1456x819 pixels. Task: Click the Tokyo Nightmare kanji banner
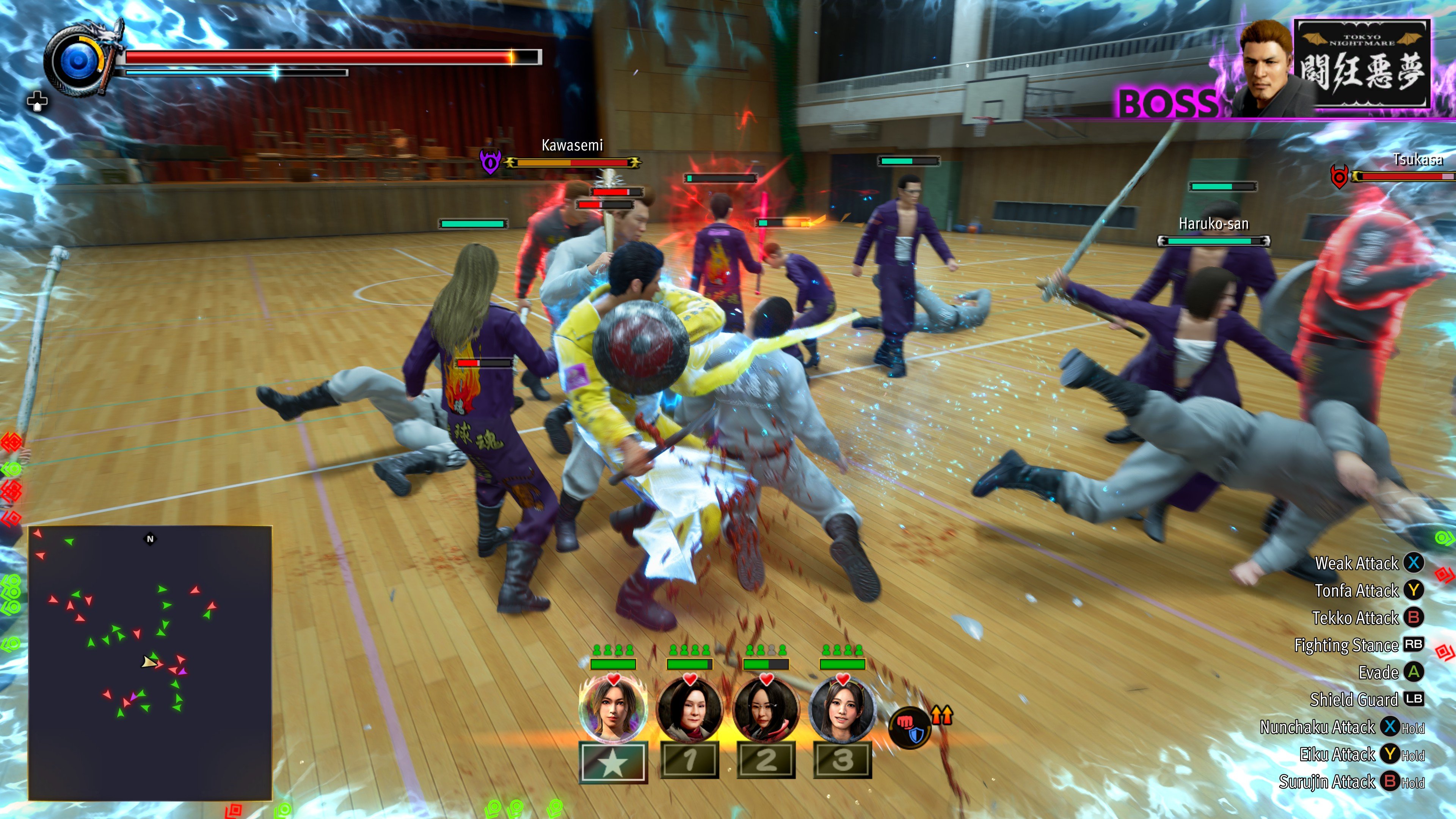click(x=1362, y=63)
